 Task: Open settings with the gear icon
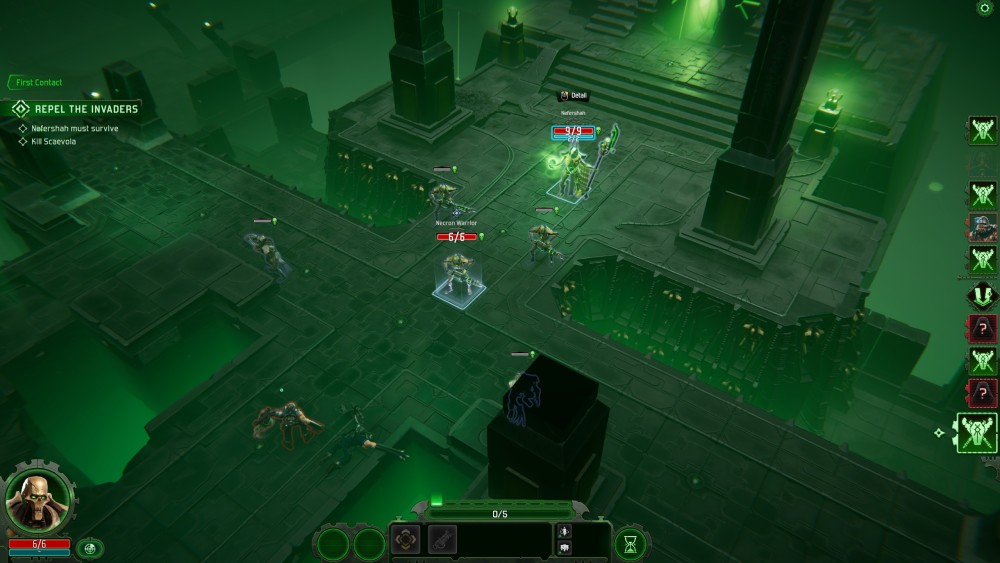(x=983, y=8)
